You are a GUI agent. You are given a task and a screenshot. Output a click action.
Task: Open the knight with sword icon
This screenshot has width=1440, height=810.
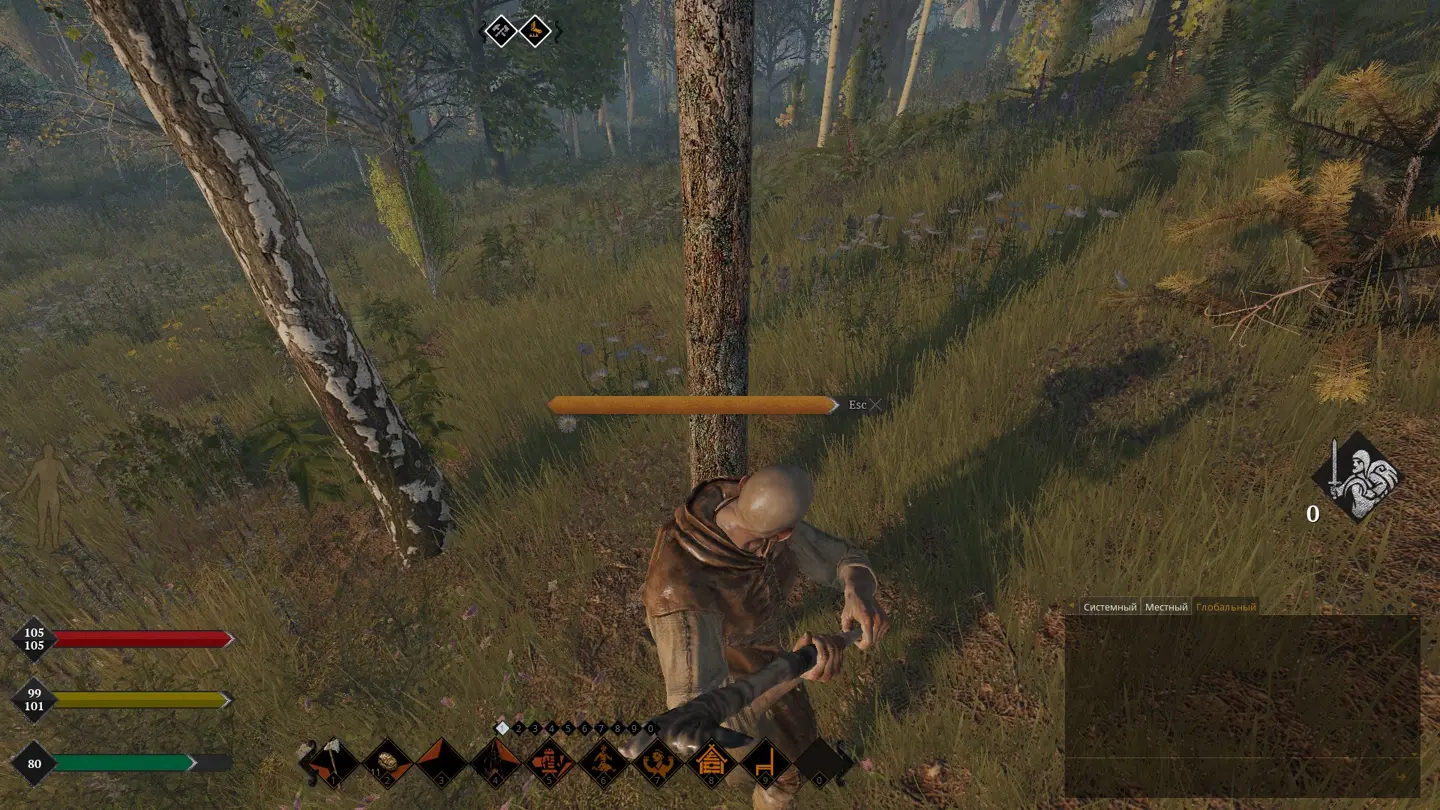[x=1357, y=477]
